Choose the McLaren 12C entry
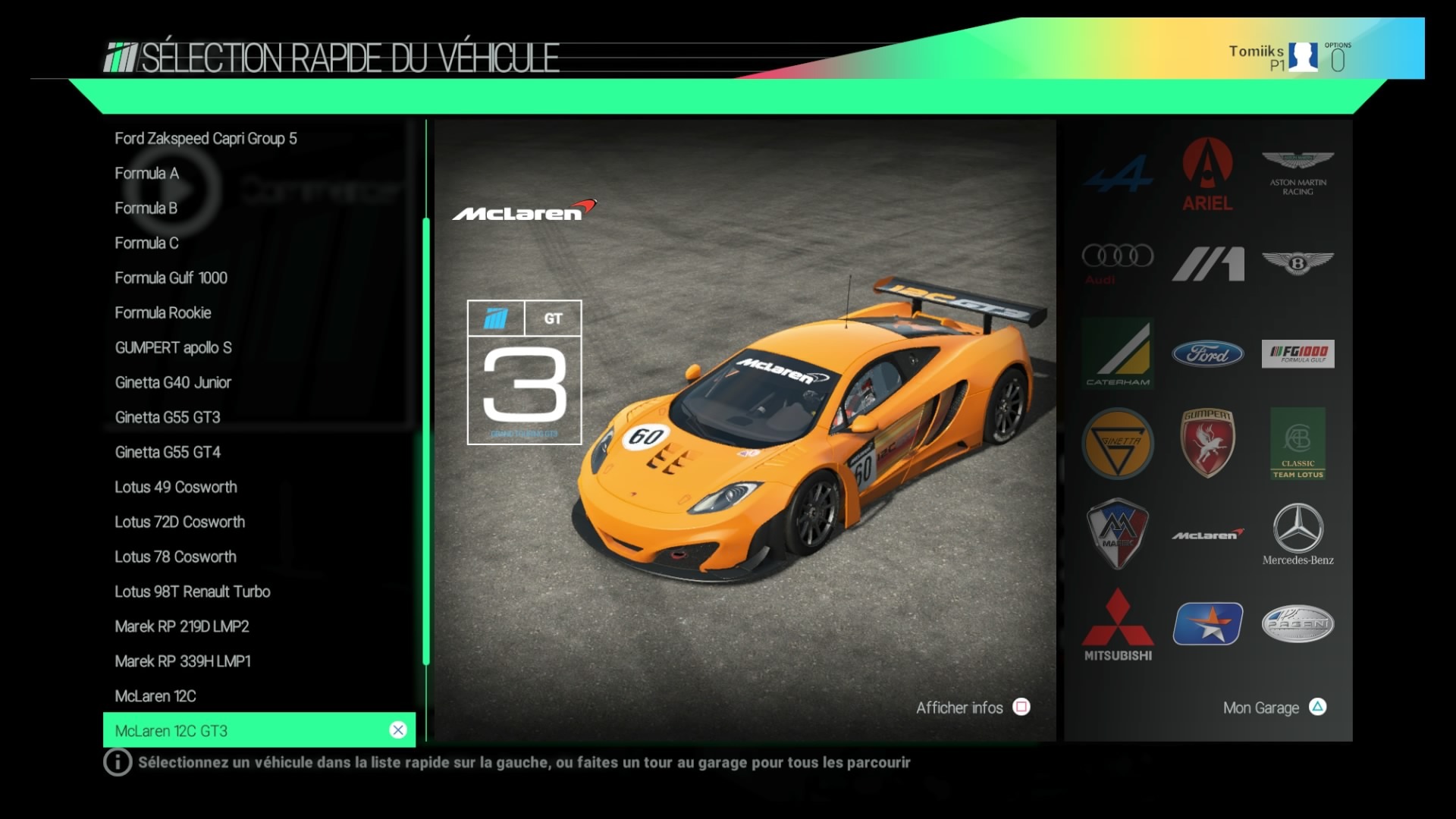This screenshot has height=819, width=1456. (155, 697)
